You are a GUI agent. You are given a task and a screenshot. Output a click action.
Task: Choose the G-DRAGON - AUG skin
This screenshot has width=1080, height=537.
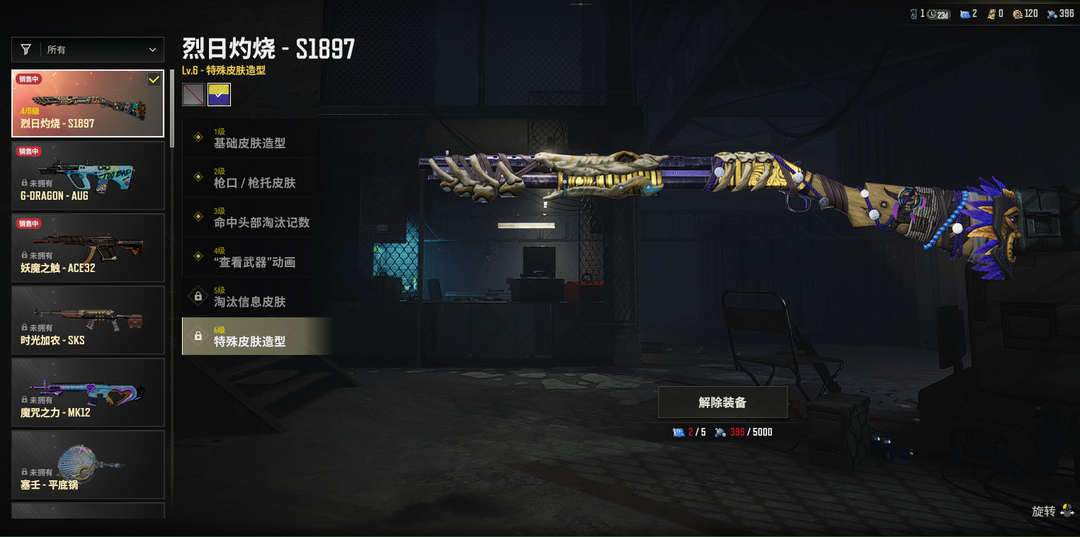[88, 175]
